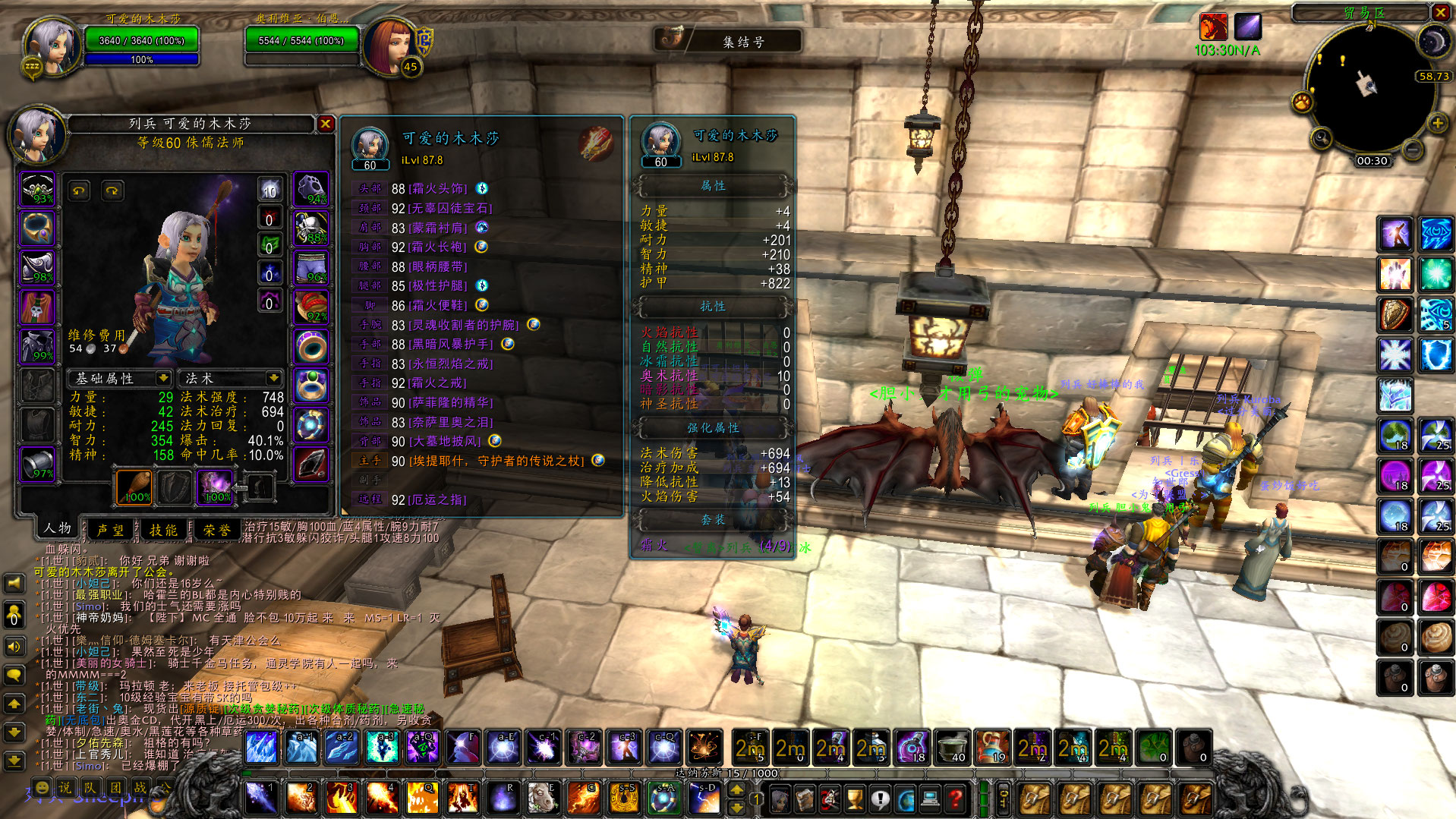1456x819 pixels.
Task: Switch to the 声望 reputation tab
Action: tap(111, 530)
